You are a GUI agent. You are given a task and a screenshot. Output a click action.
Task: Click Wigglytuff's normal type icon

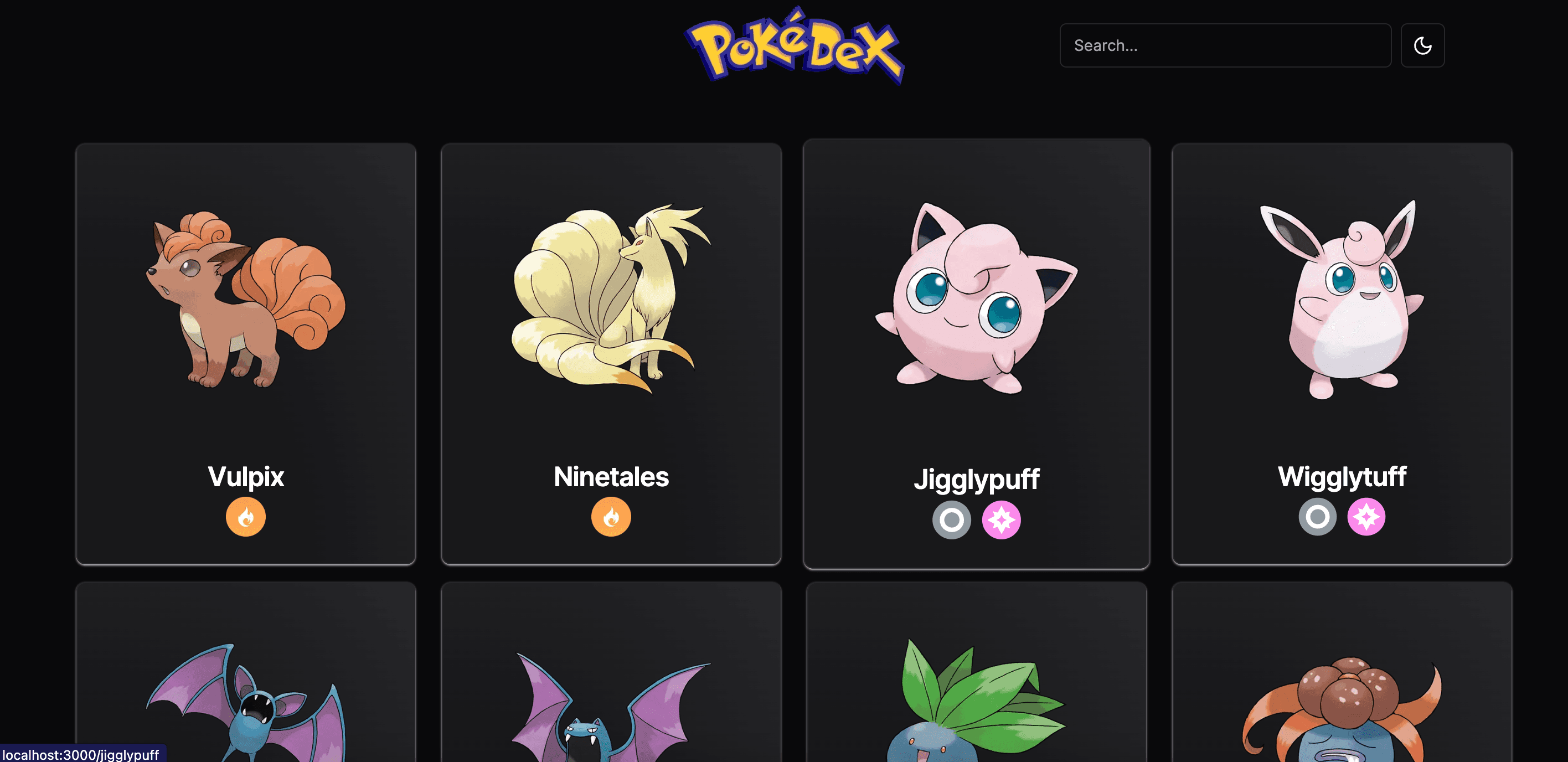pyautogui.click(x=1317, y=517)
